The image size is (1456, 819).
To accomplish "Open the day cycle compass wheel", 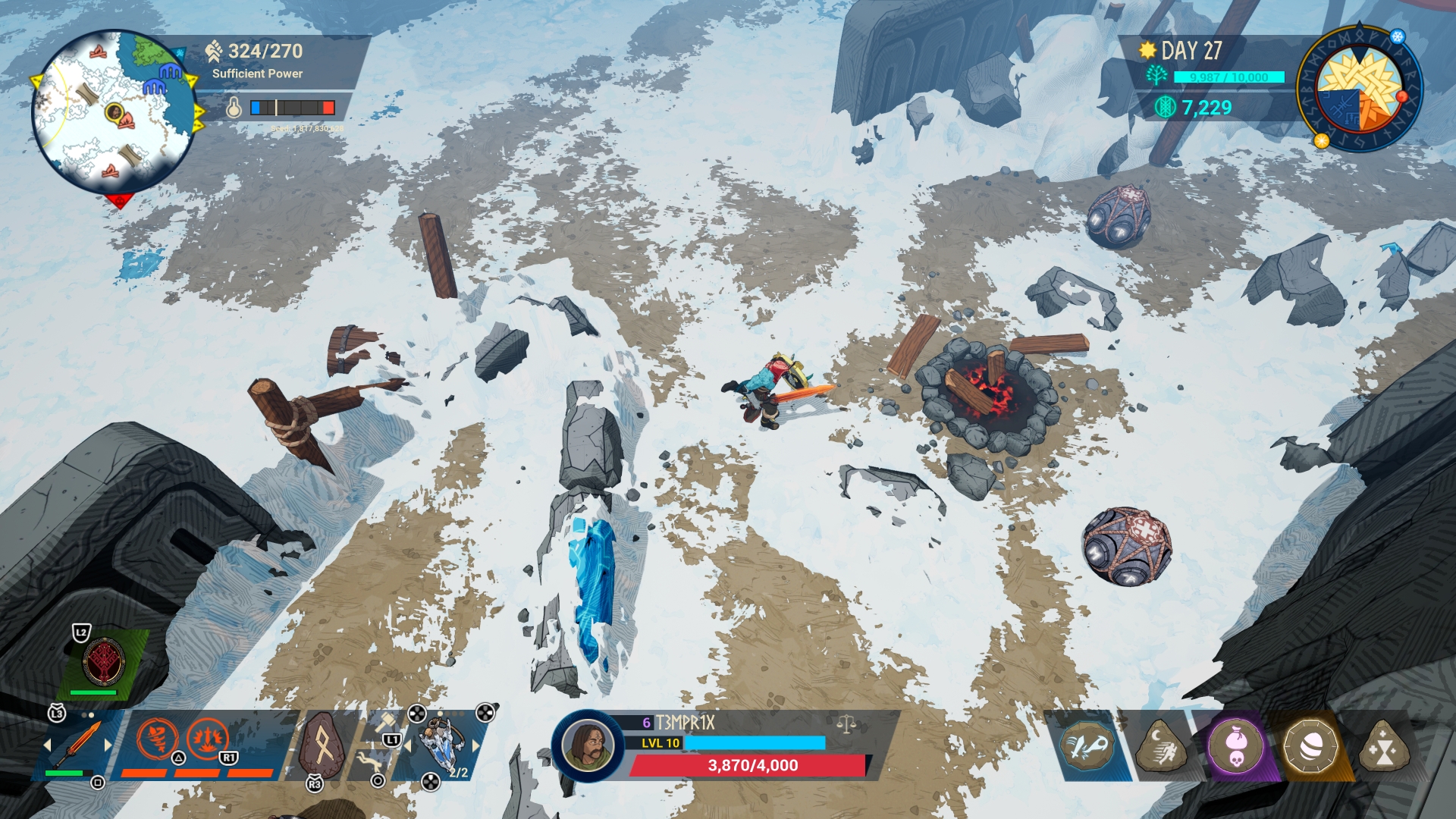I will [1360, 89].
